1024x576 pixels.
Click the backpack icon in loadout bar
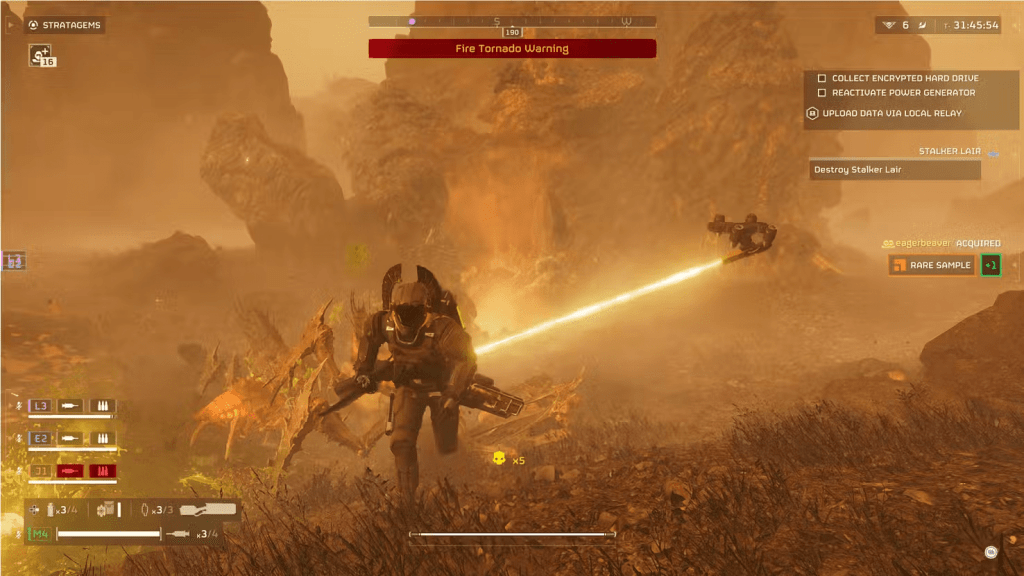pos(106,510)
